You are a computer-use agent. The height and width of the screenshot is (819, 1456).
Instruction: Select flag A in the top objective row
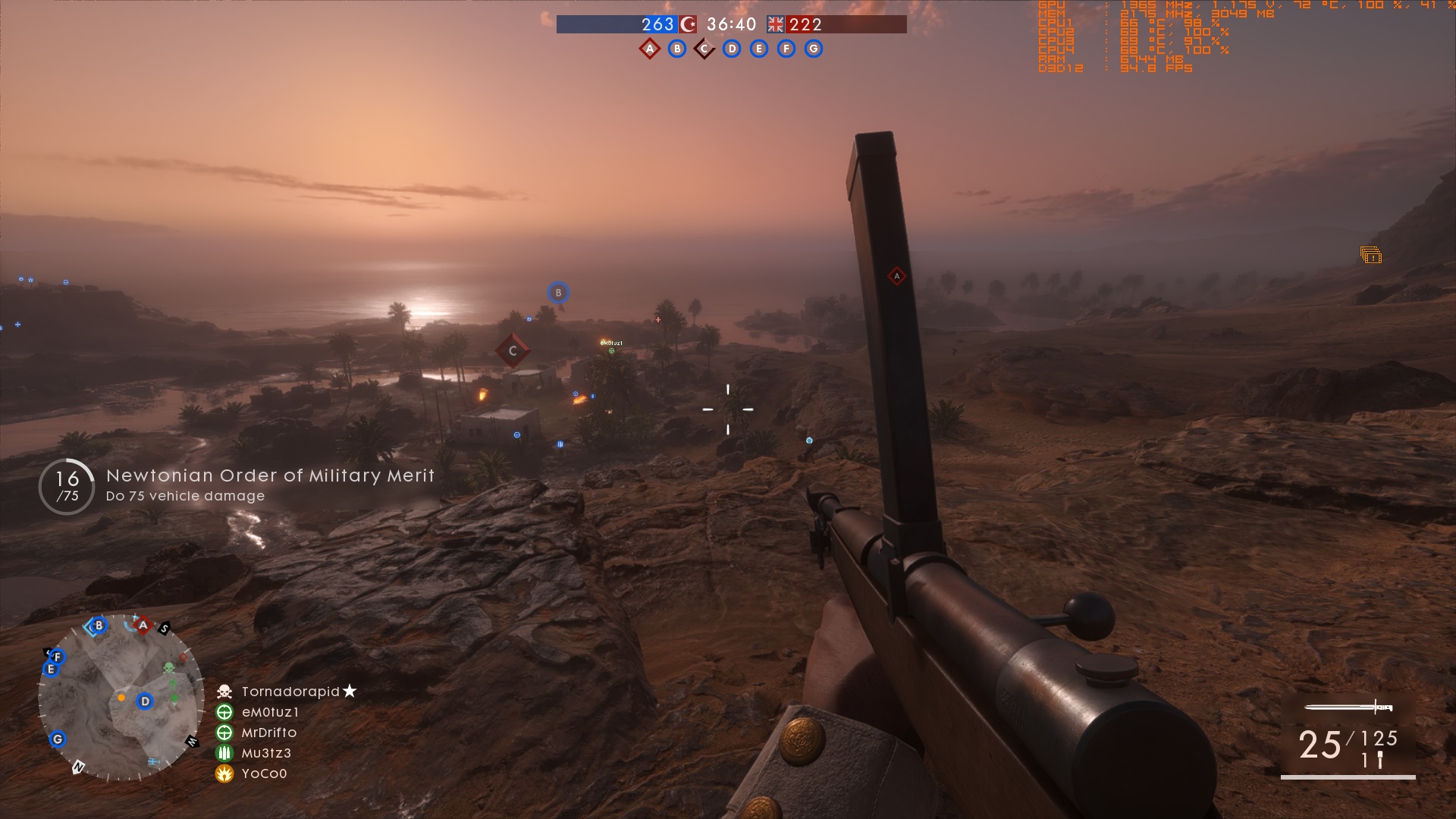click(649, 49)
